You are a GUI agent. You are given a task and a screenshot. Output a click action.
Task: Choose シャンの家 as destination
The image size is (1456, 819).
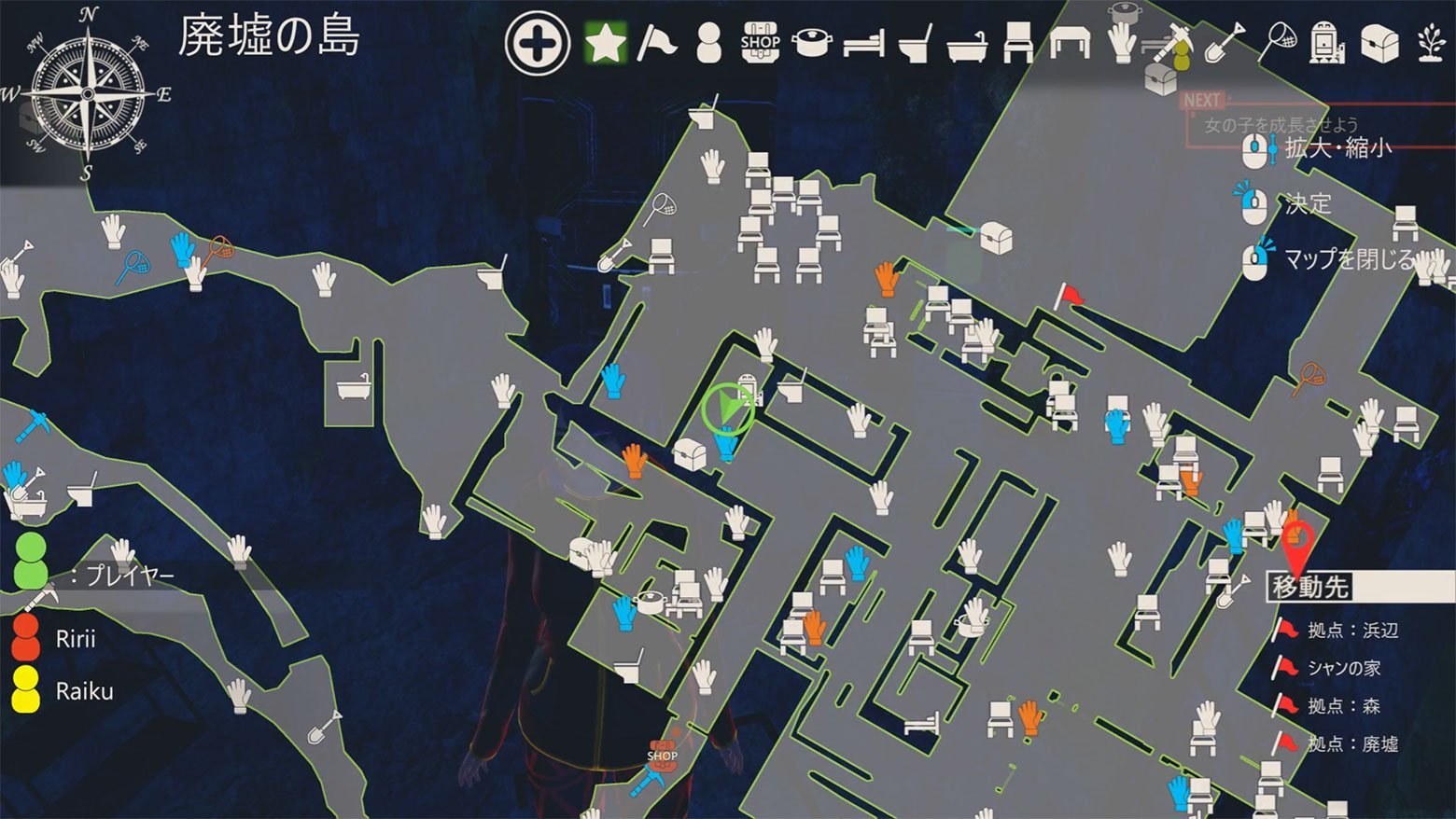tap(1343, 668)
